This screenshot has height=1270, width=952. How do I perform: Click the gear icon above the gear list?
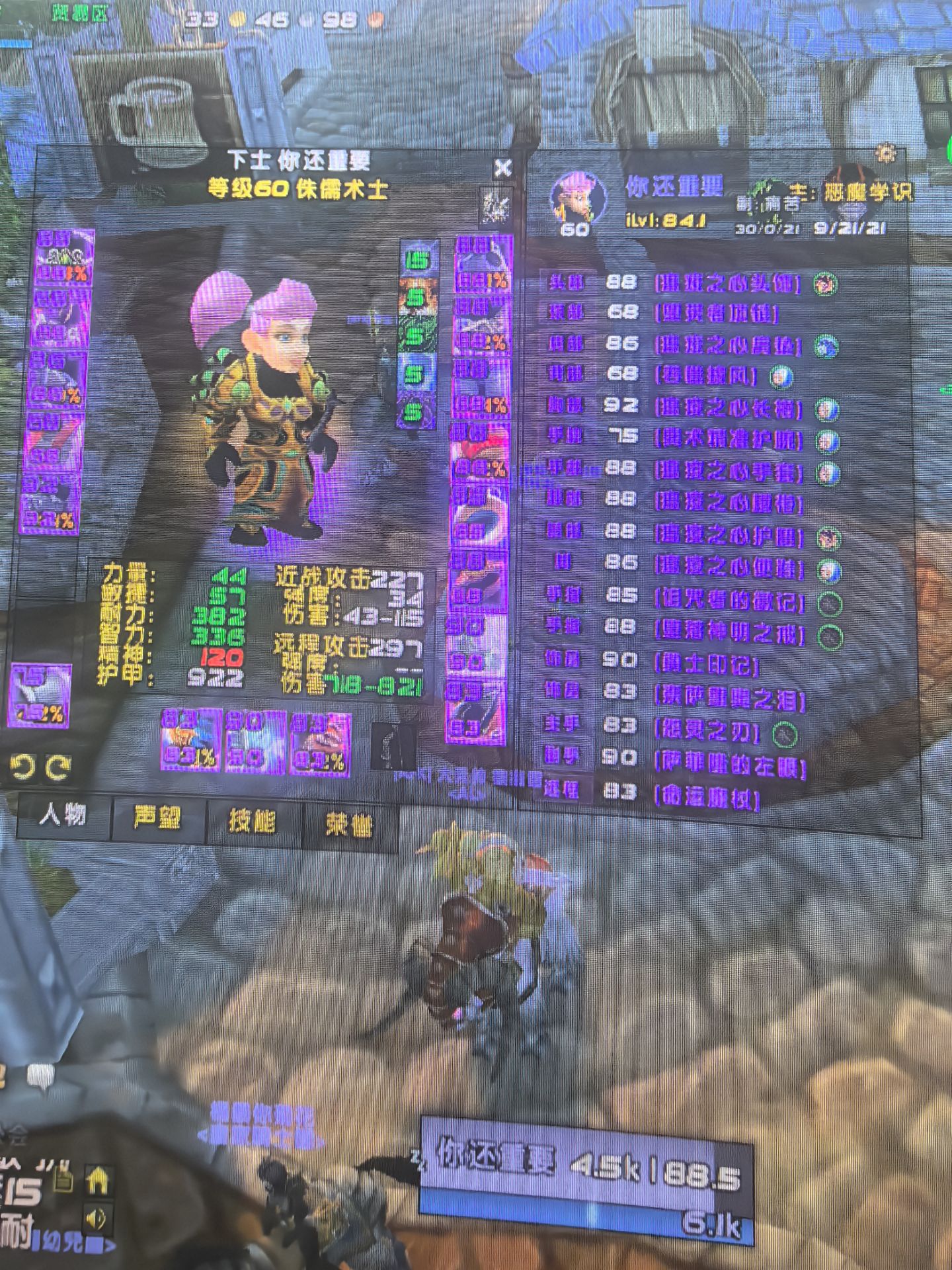(885, 153)
